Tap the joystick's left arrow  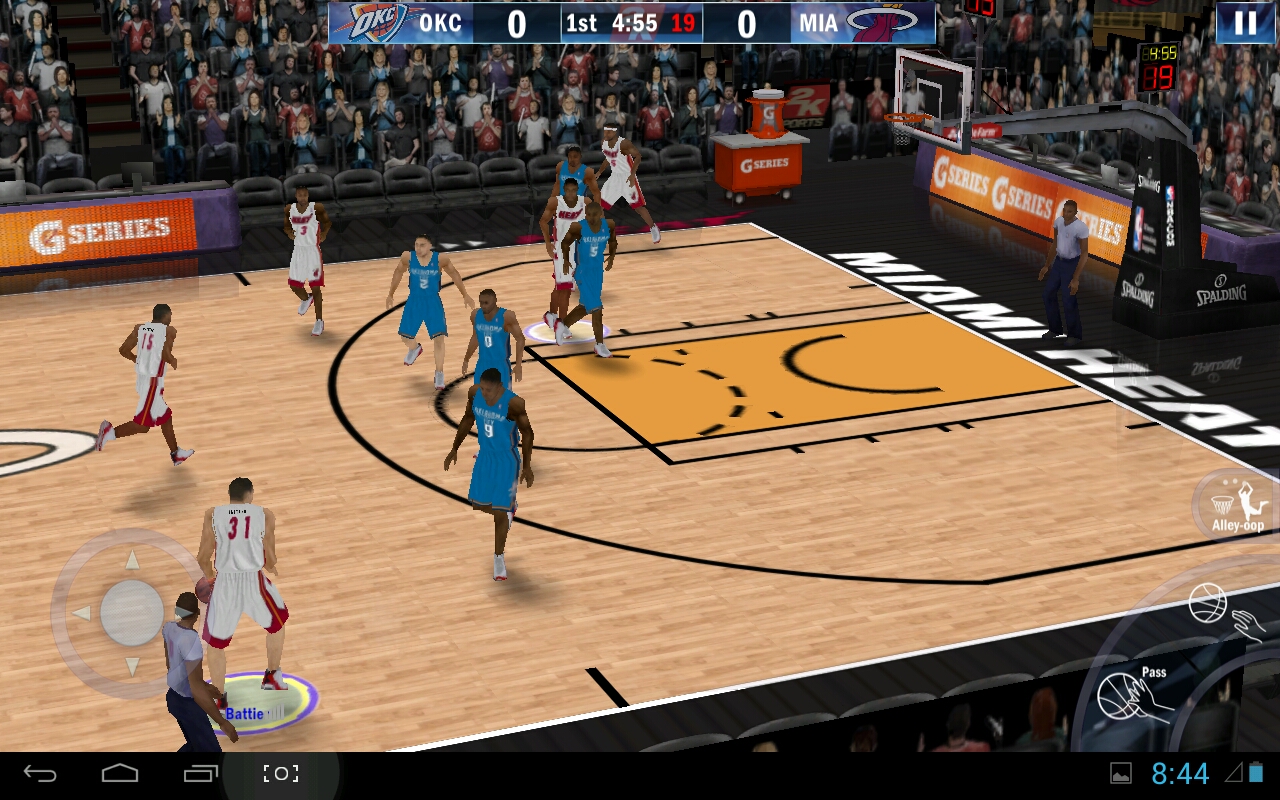81,613
